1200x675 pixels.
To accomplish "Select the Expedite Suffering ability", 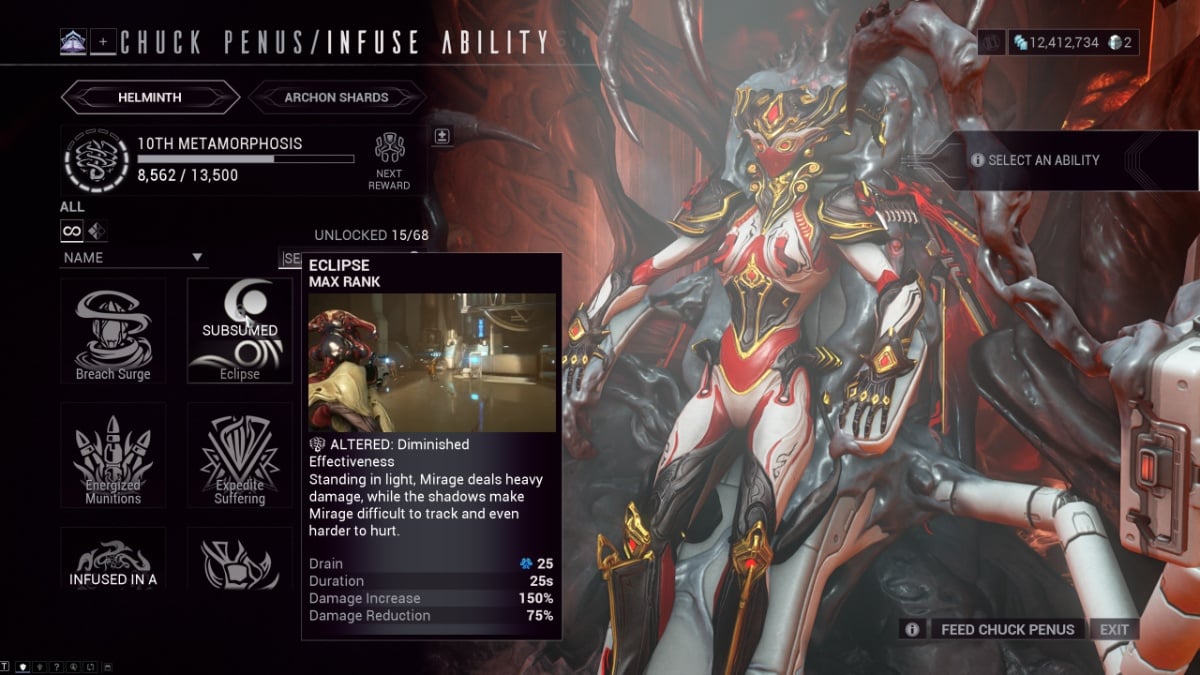I will [240, 456].
